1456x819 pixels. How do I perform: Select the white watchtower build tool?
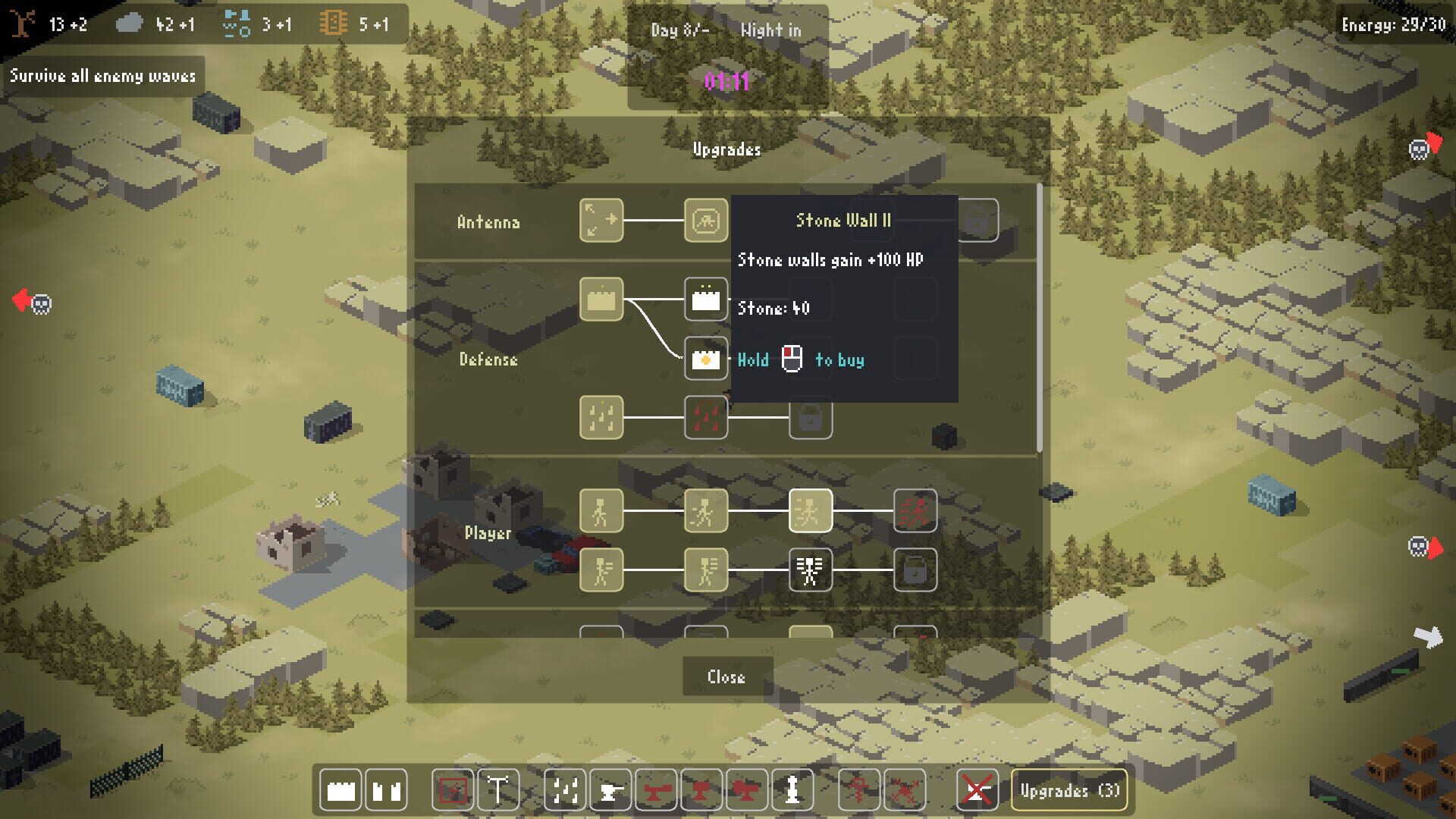point(792,790)
